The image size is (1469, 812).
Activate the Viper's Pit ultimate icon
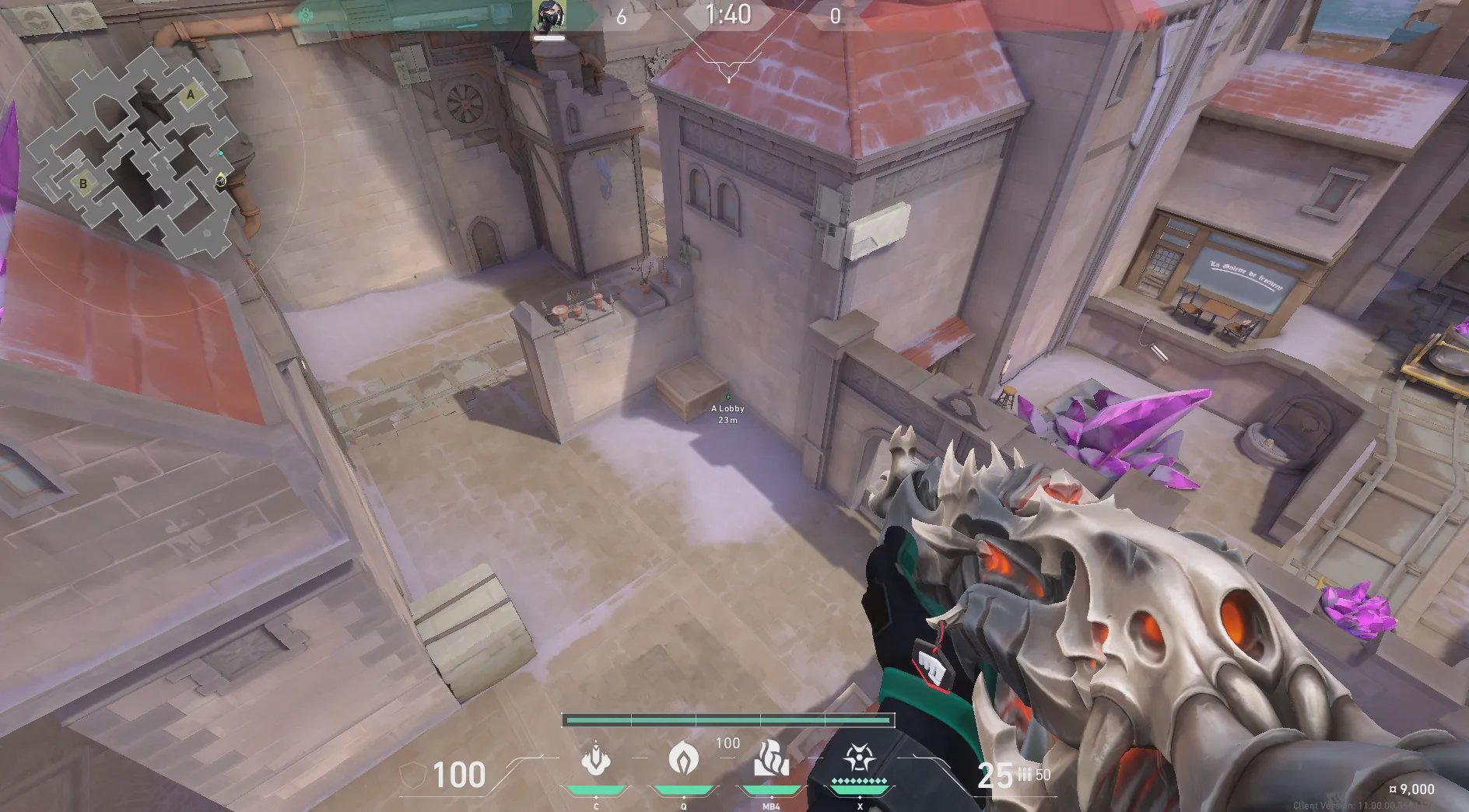859,757
